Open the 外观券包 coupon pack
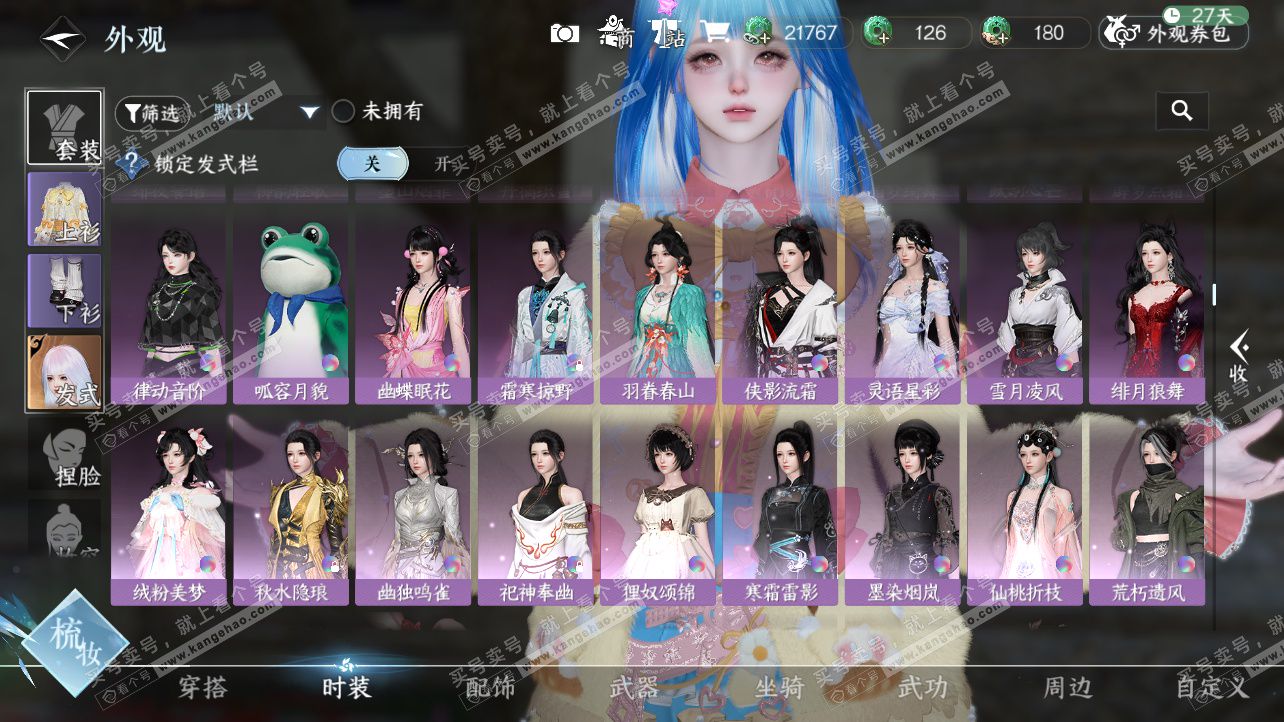Screen dimensions: 1284x722 point(1175,33)
